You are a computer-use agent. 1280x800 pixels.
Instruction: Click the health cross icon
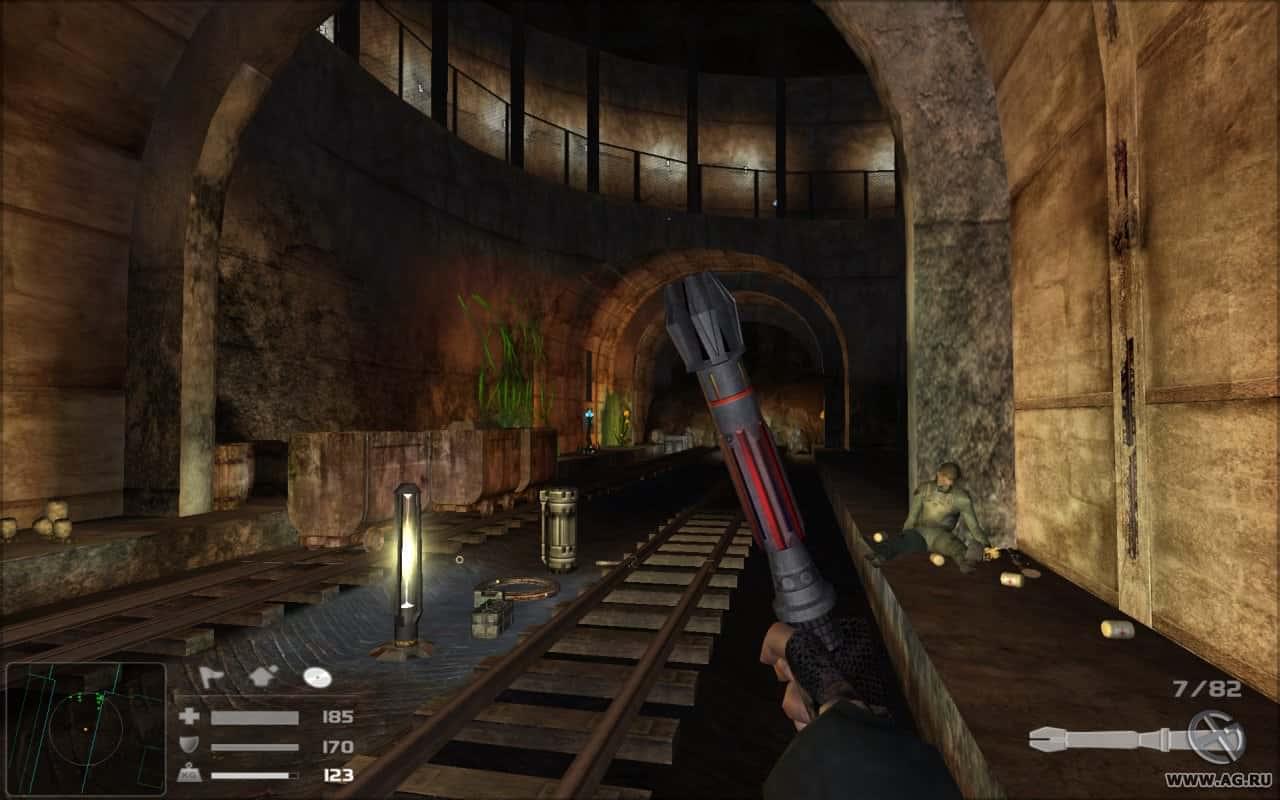(188, 716)
